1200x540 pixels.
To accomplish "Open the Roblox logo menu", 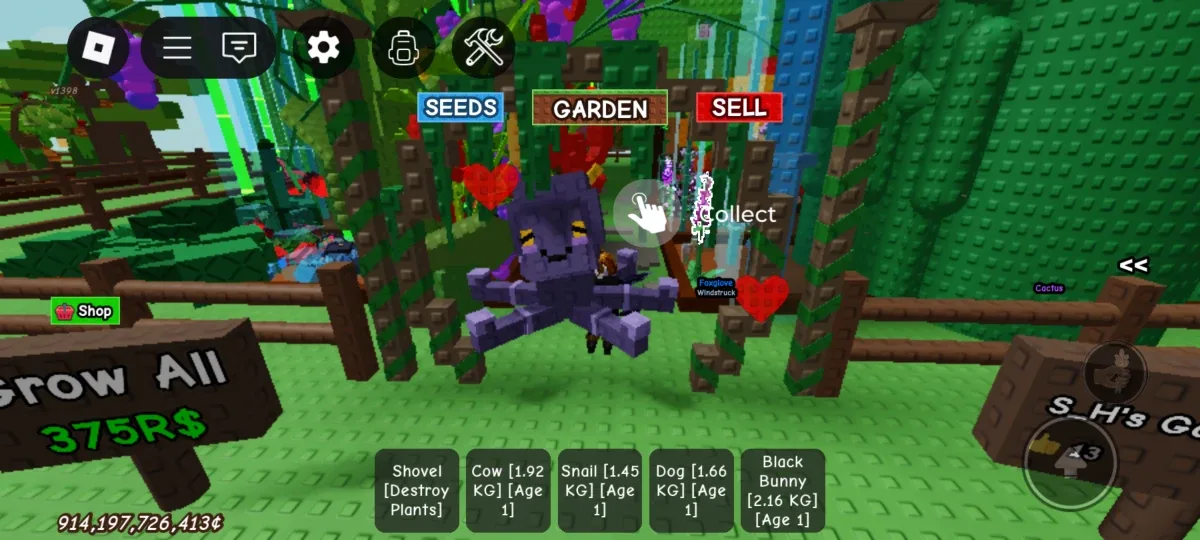I will [x=98, y=47].
